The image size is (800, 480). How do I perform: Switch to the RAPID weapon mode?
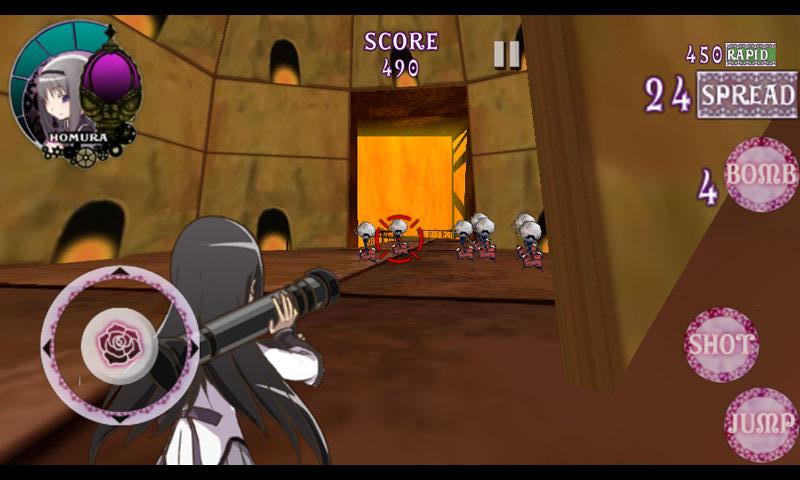750,54
